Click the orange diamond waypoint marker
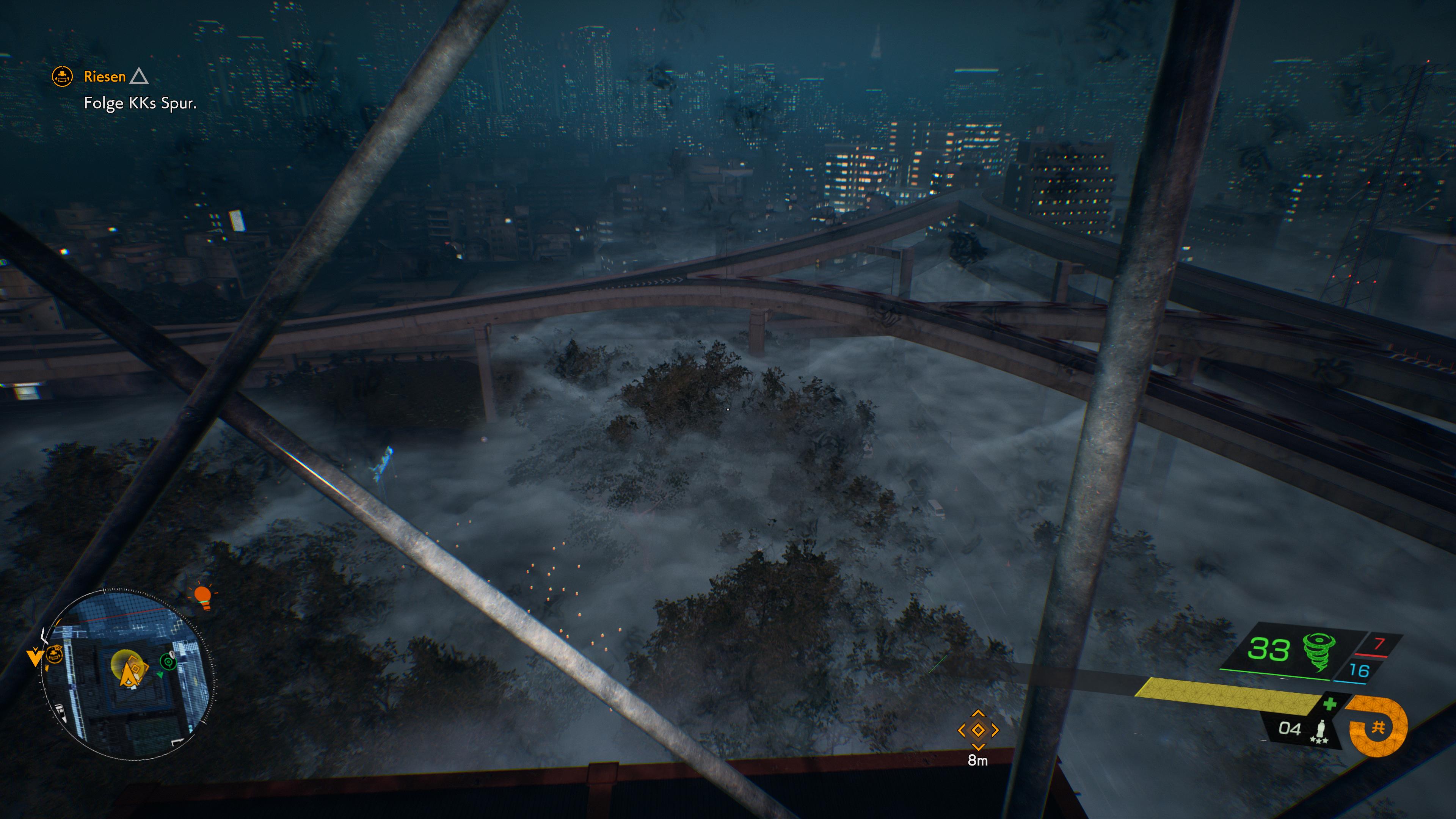This screenshot has width=1456, height=819. 978,730
